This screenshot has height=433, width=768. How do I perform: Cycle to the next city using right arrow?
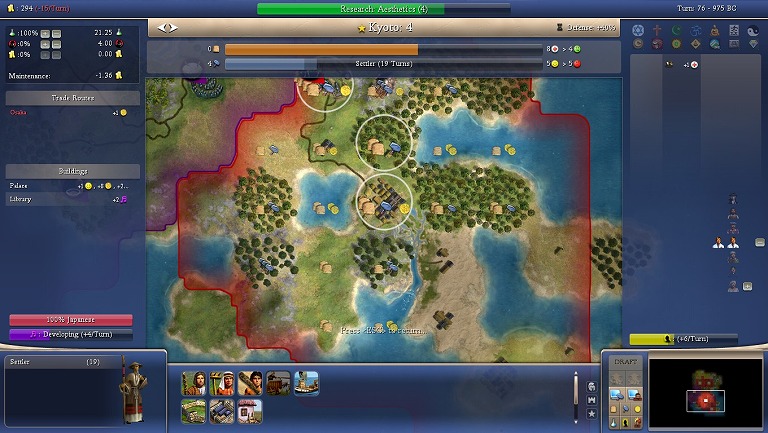click(x=172, y=28)
